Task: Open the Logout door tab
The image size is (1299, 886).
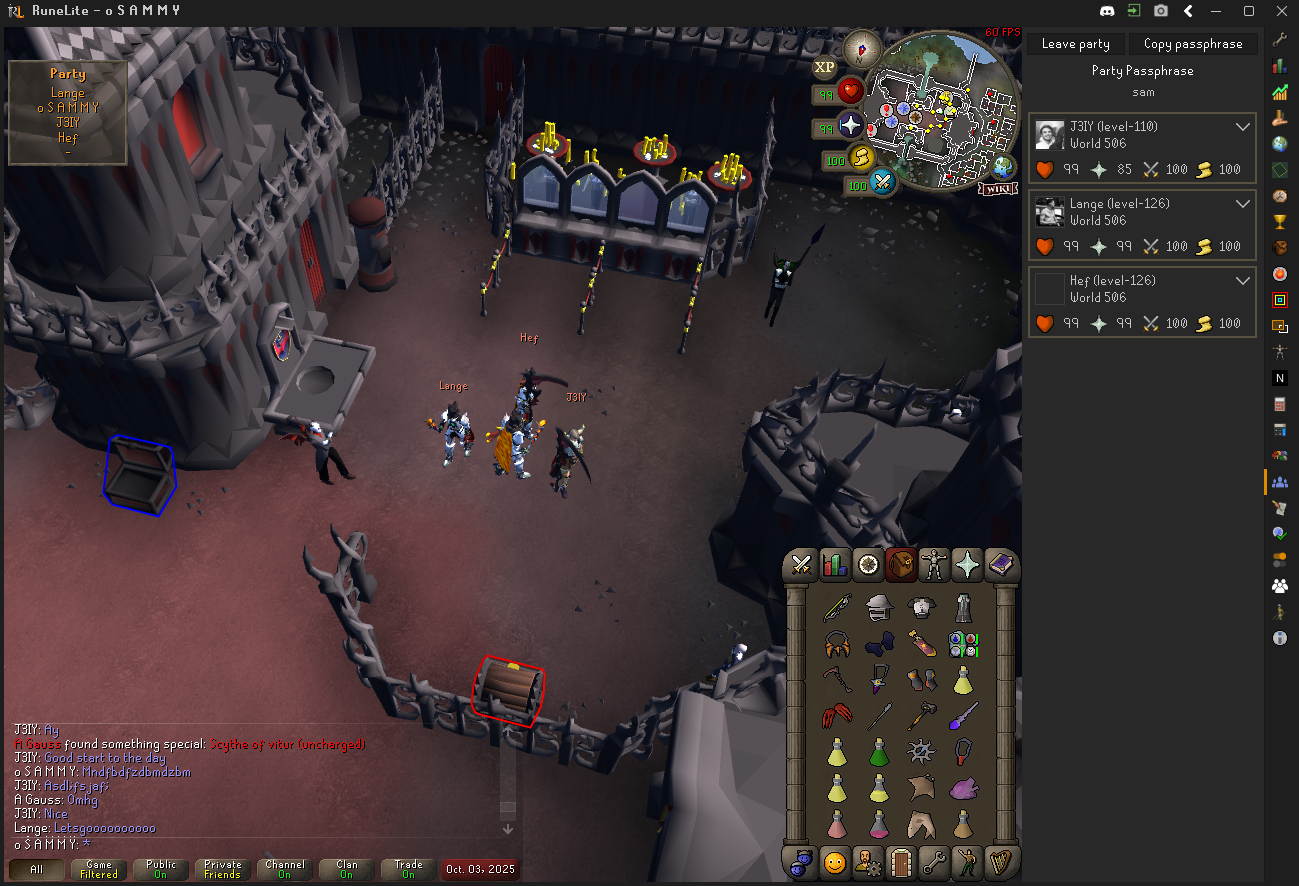Action: point(901,861)
